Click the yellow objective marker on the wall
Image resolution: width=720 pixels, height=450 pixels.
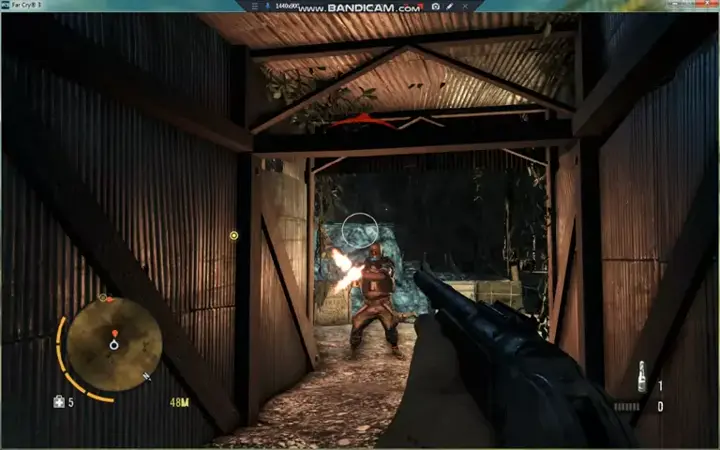[234, 236]
